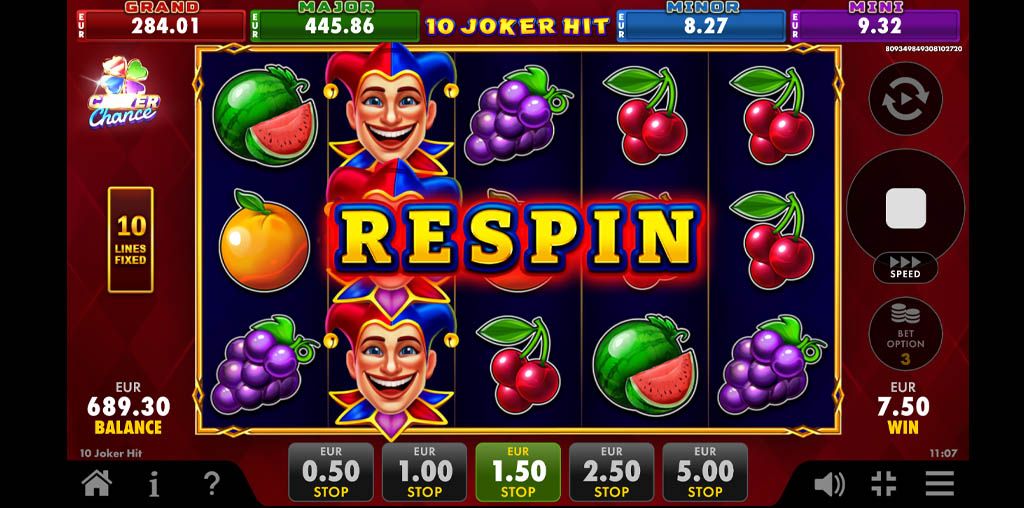This screenshot has height=508, width=1024.
Task: Choose the EUR 5.00 bet button
Action: click(x=705, y=472)
